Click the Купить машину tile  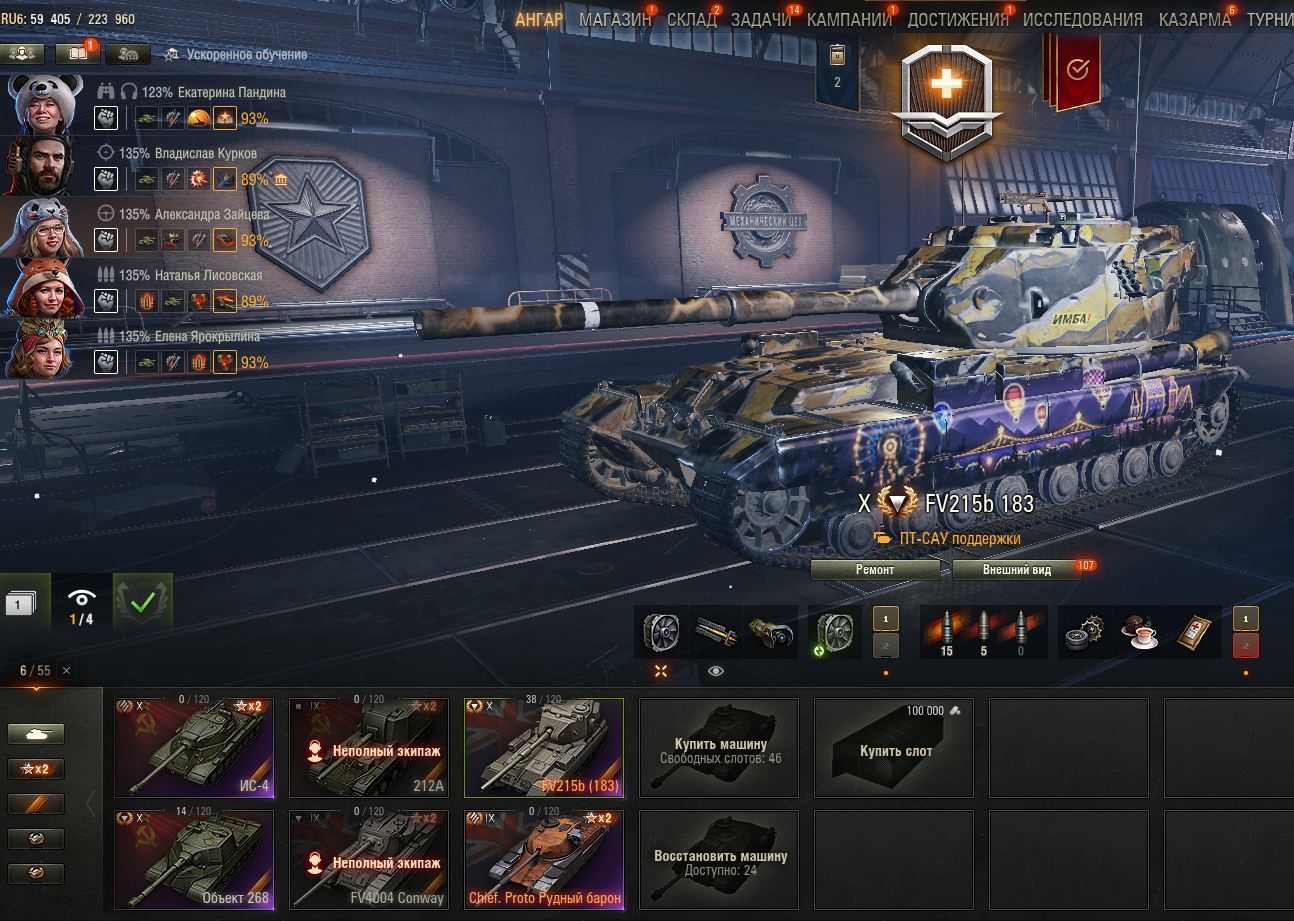719,747
